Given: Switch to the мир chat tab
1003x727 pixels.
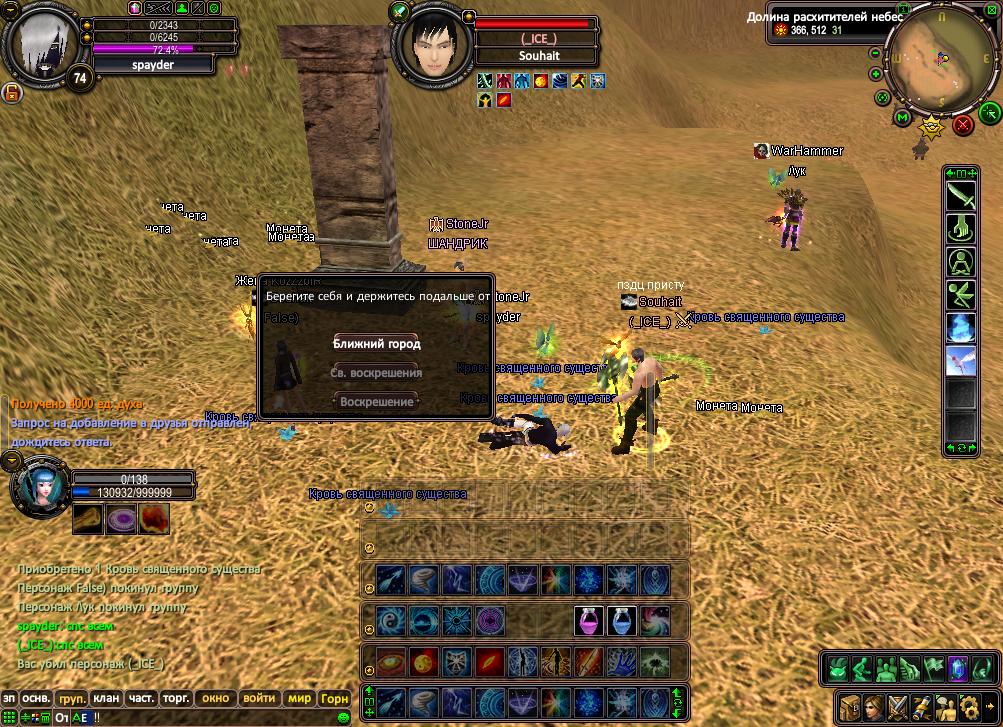Looking at the screenshot, I should click(x=300, y=698).
